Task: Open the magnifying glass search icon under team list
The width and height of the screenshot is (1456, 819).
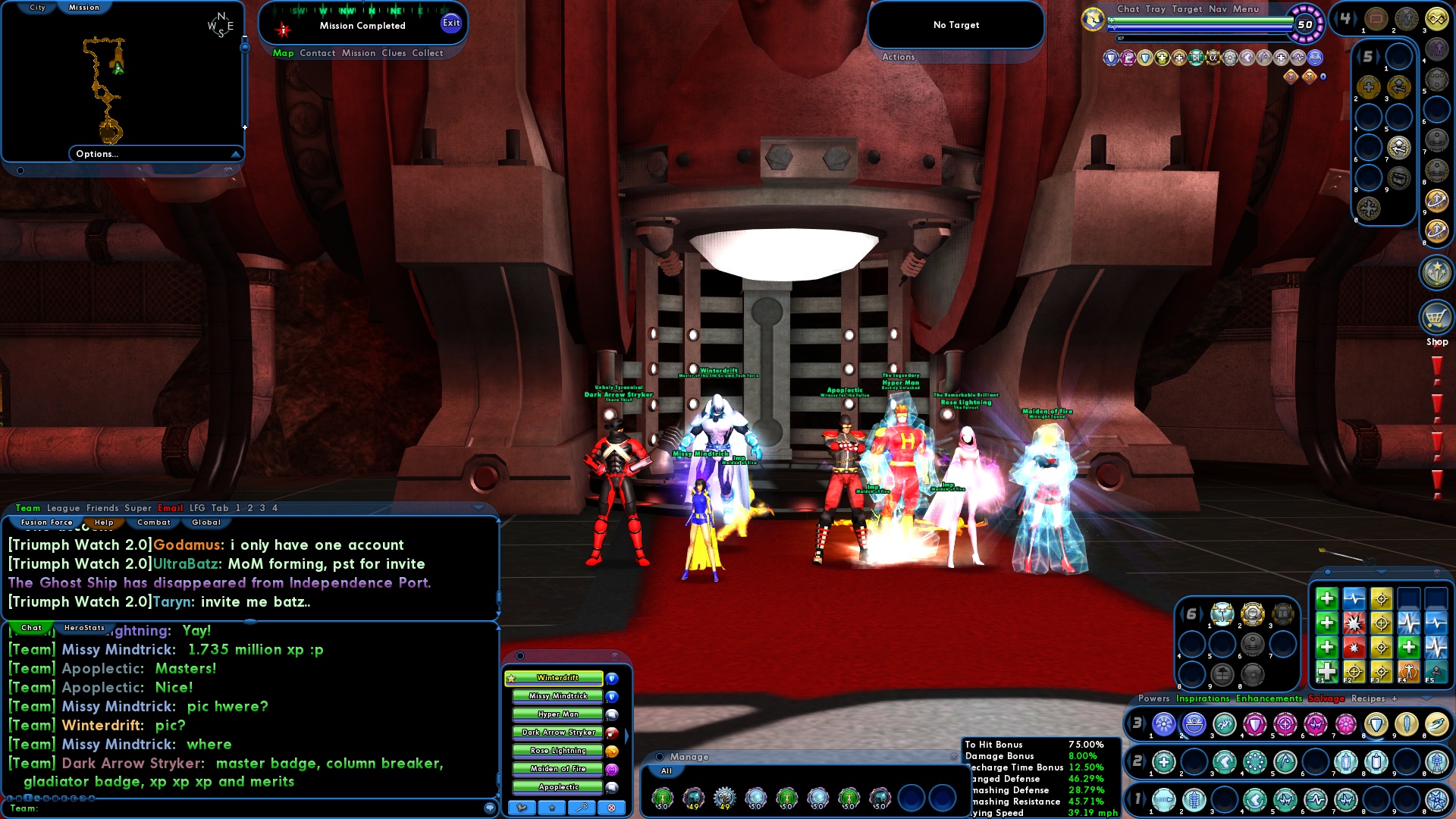Action: (x=582, y=808)
